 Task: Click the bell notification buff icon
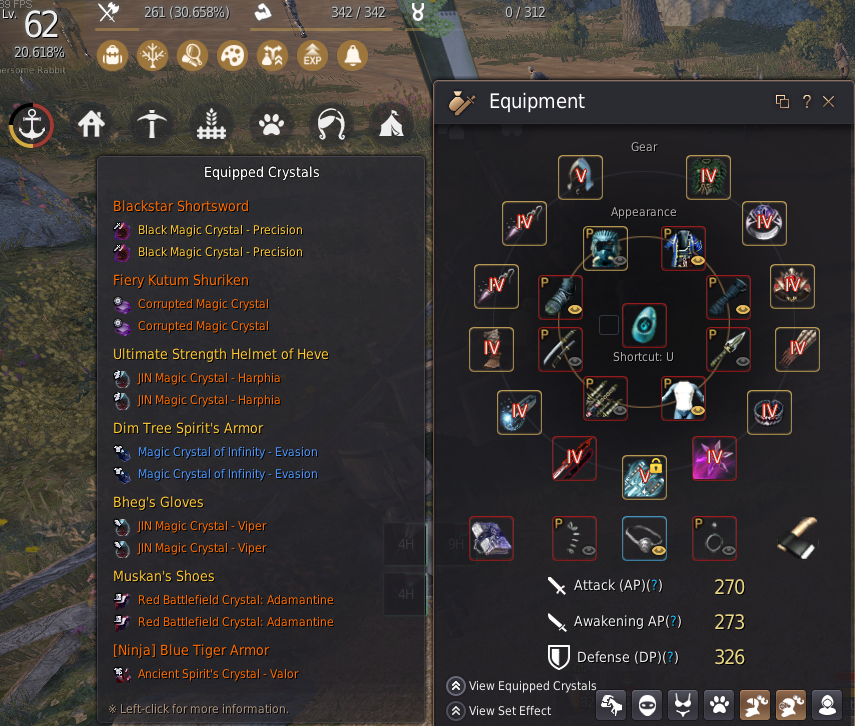(352, 55)
